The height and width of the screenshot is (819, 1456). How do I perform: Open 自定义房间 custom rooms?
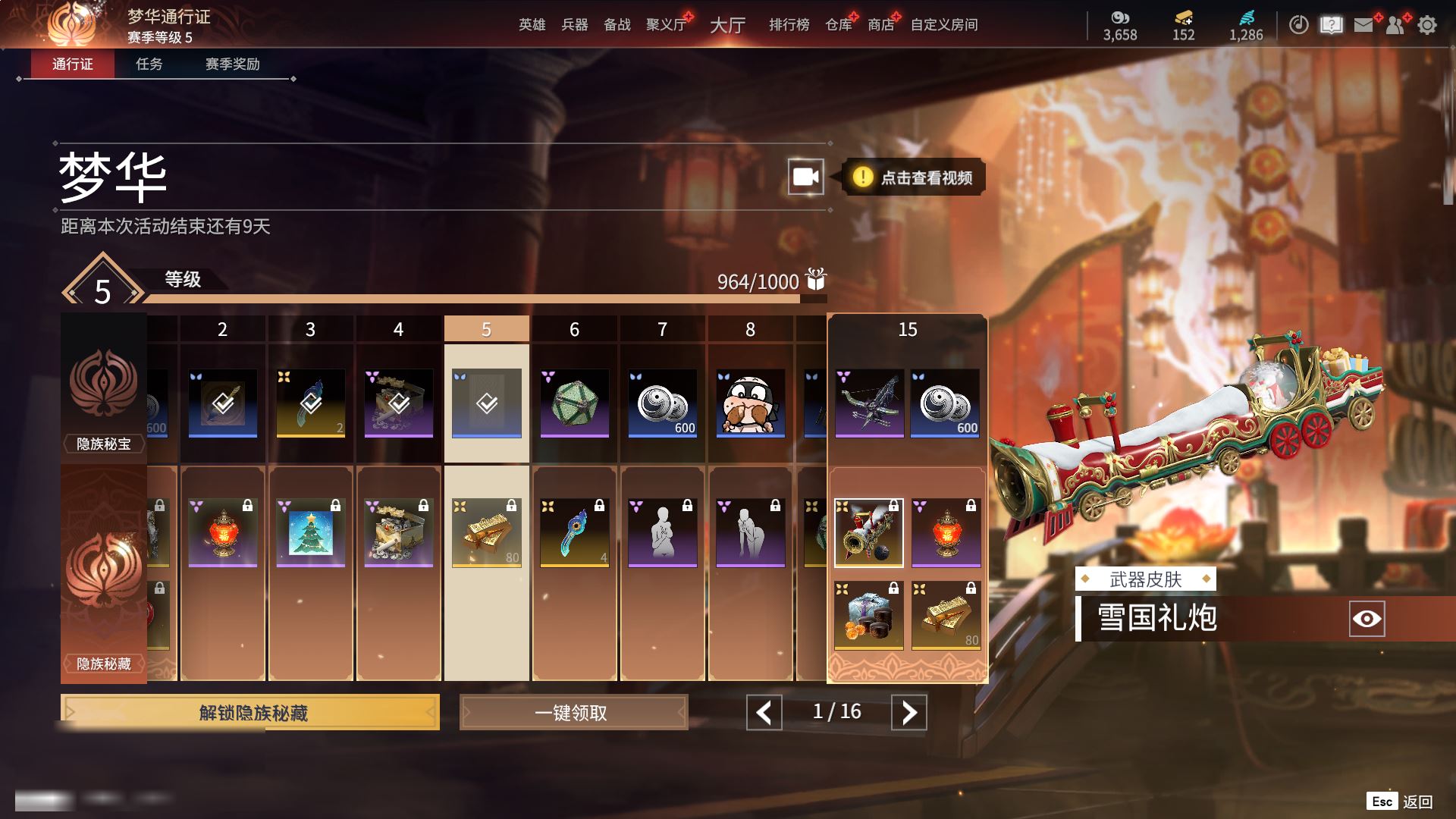point(943,25)
